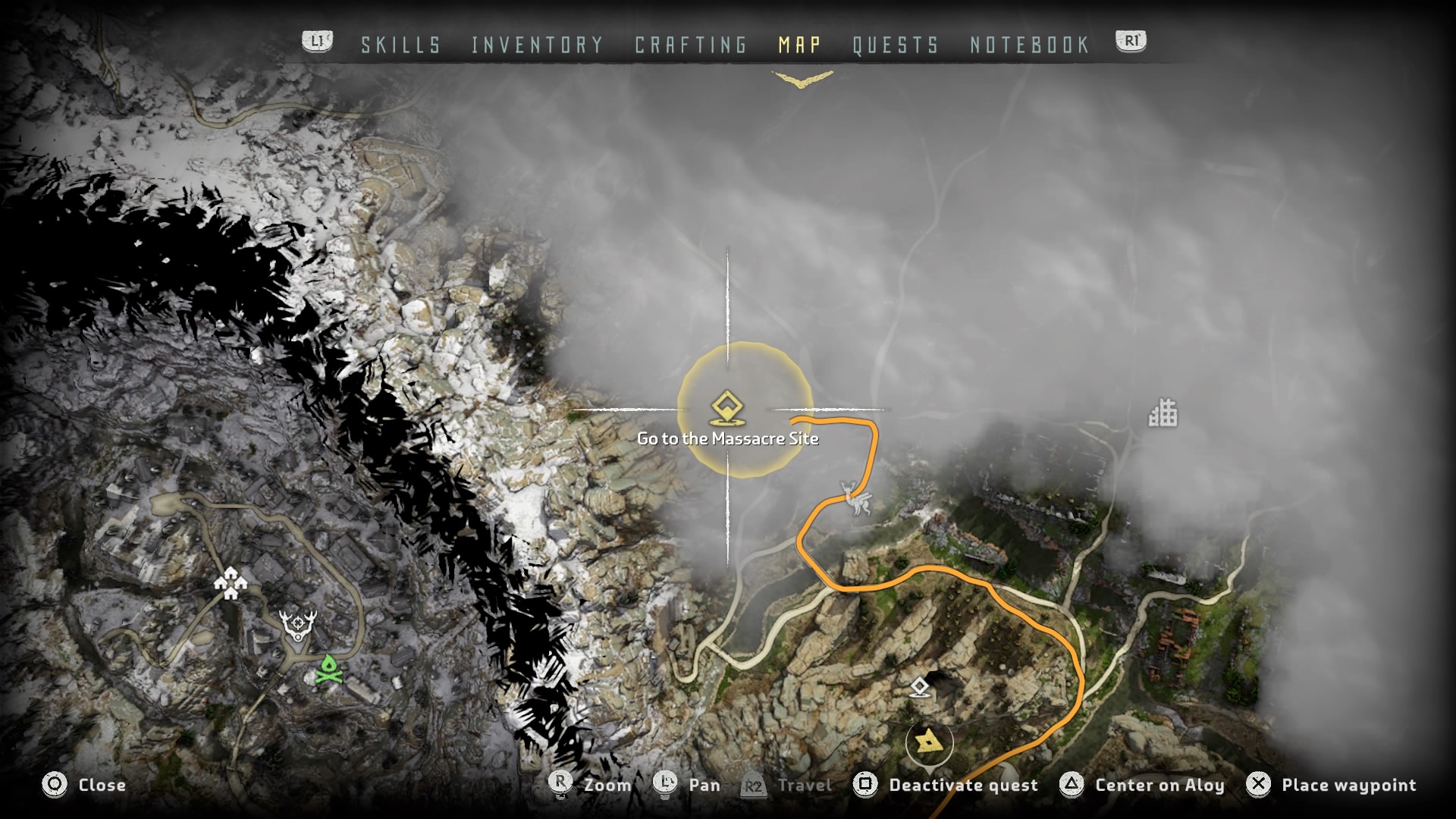Switch to the Skills tab

(400, 45)
